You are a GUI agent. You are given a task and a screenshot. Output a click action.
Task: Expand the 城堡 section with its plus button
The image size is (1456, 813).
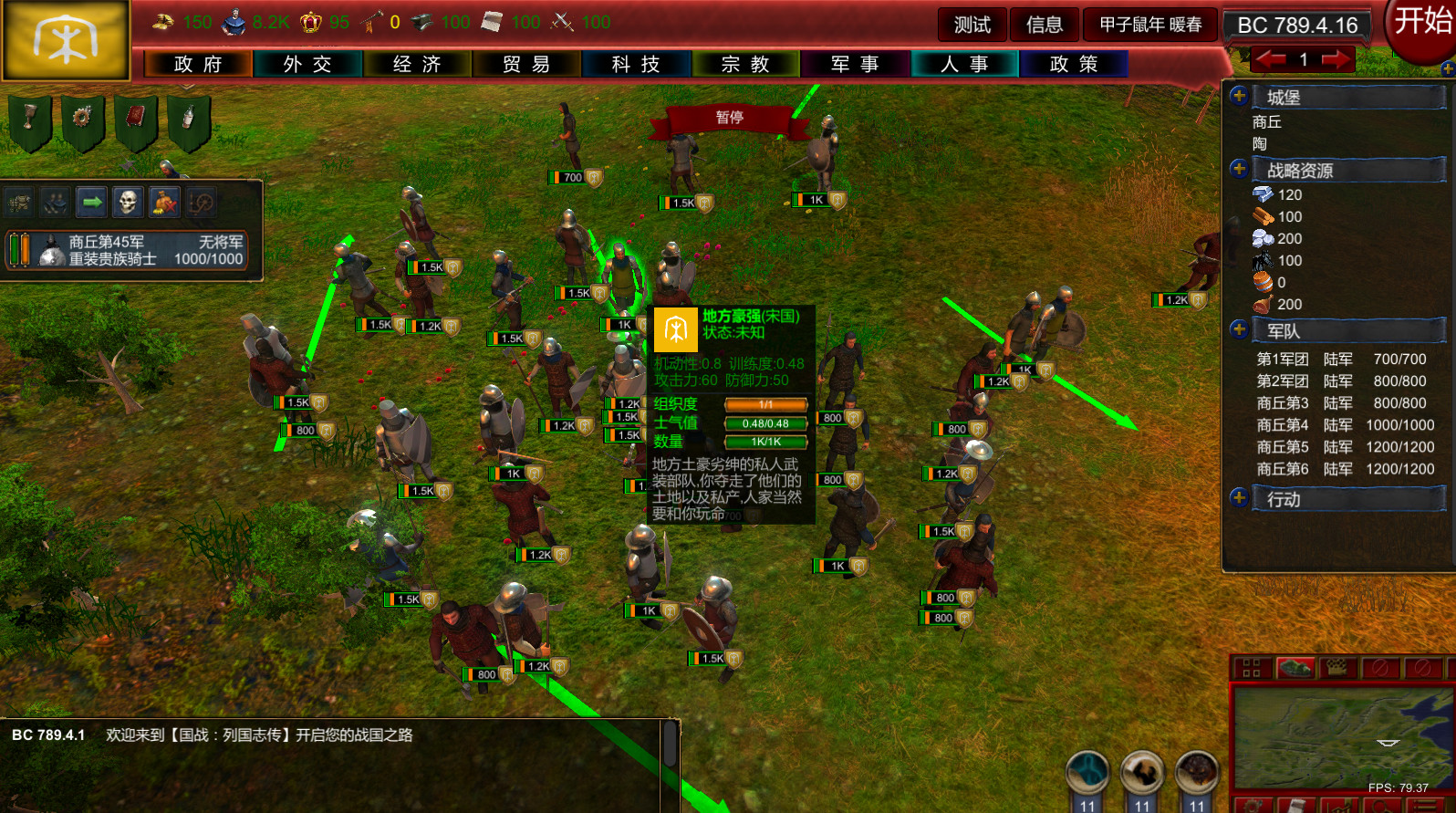tap(1239, 96)
